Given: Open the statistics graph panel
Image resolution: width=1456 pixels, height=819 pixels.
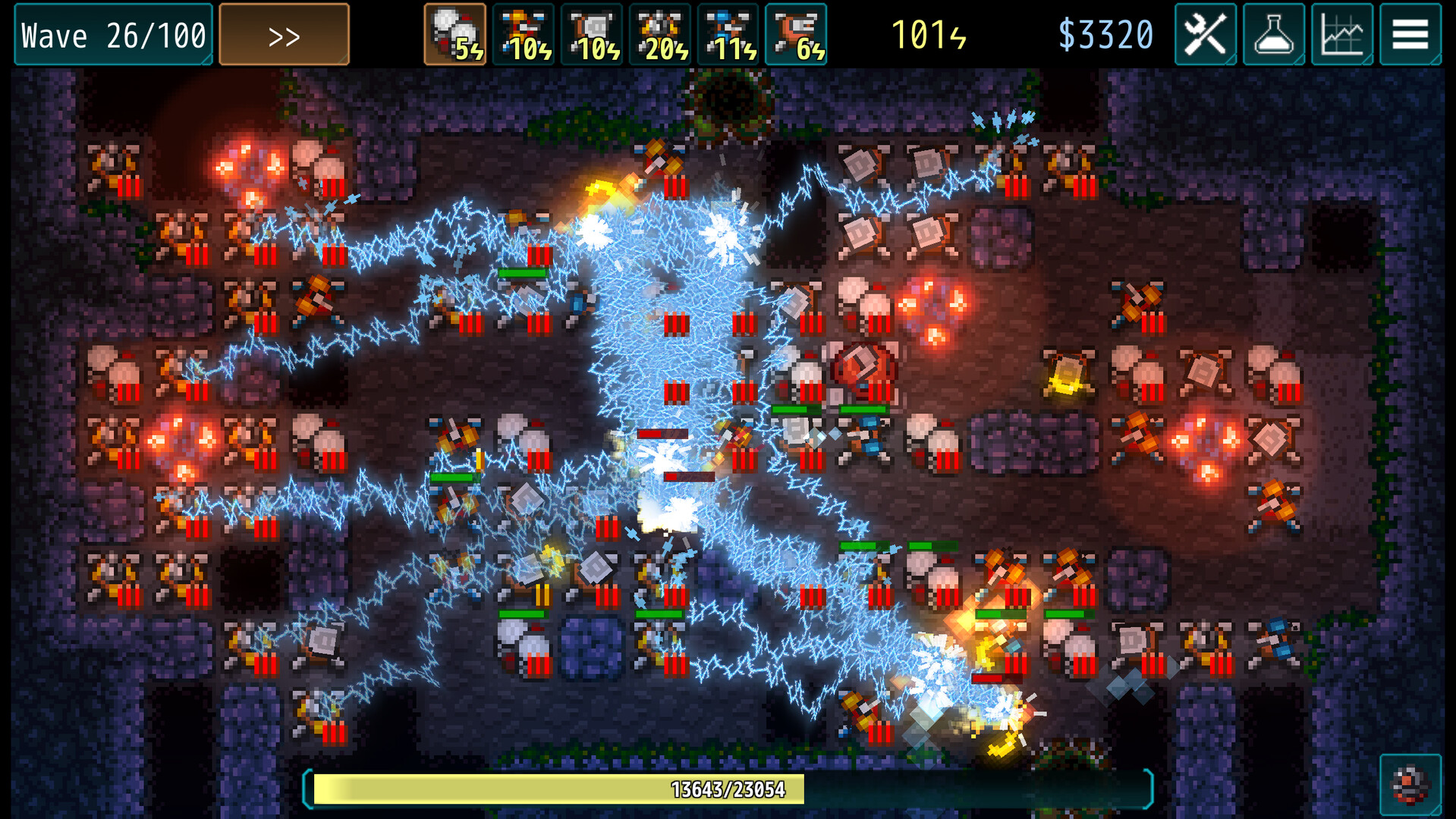Looking at the screenshot, I should click(1341, 34).
